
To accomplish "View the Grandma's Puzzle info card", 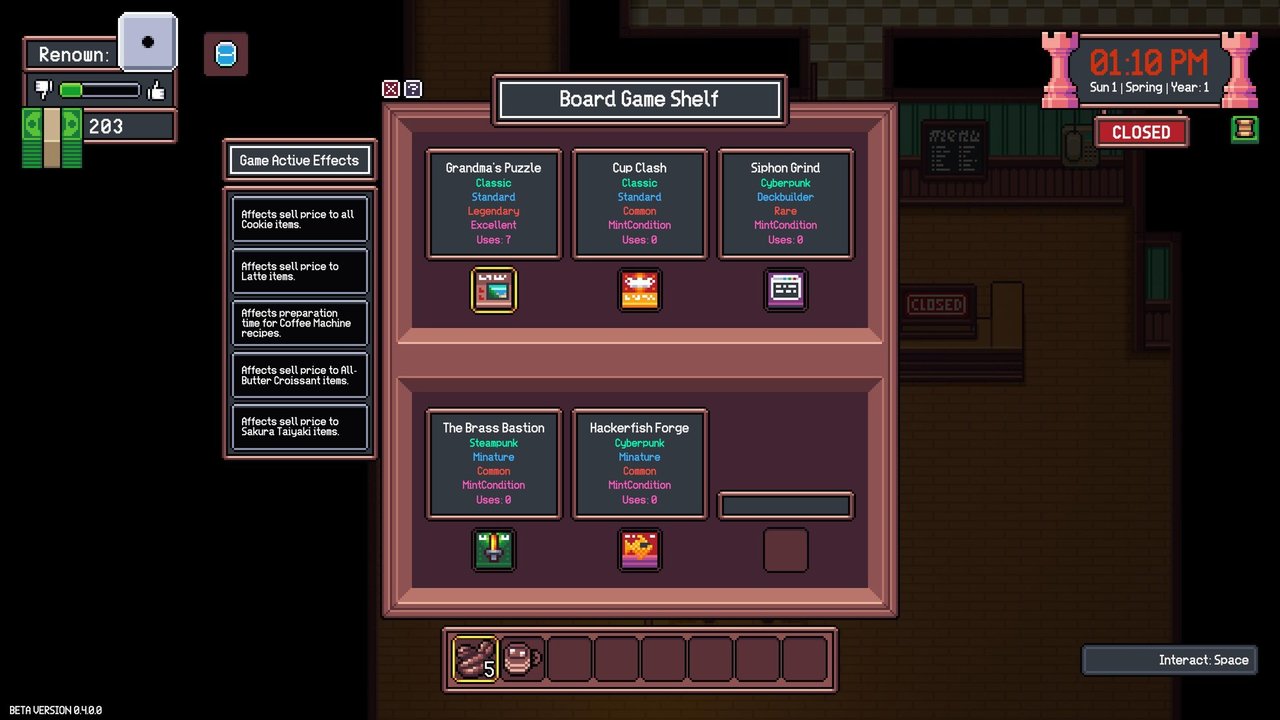I will click(x=494, y=204).
